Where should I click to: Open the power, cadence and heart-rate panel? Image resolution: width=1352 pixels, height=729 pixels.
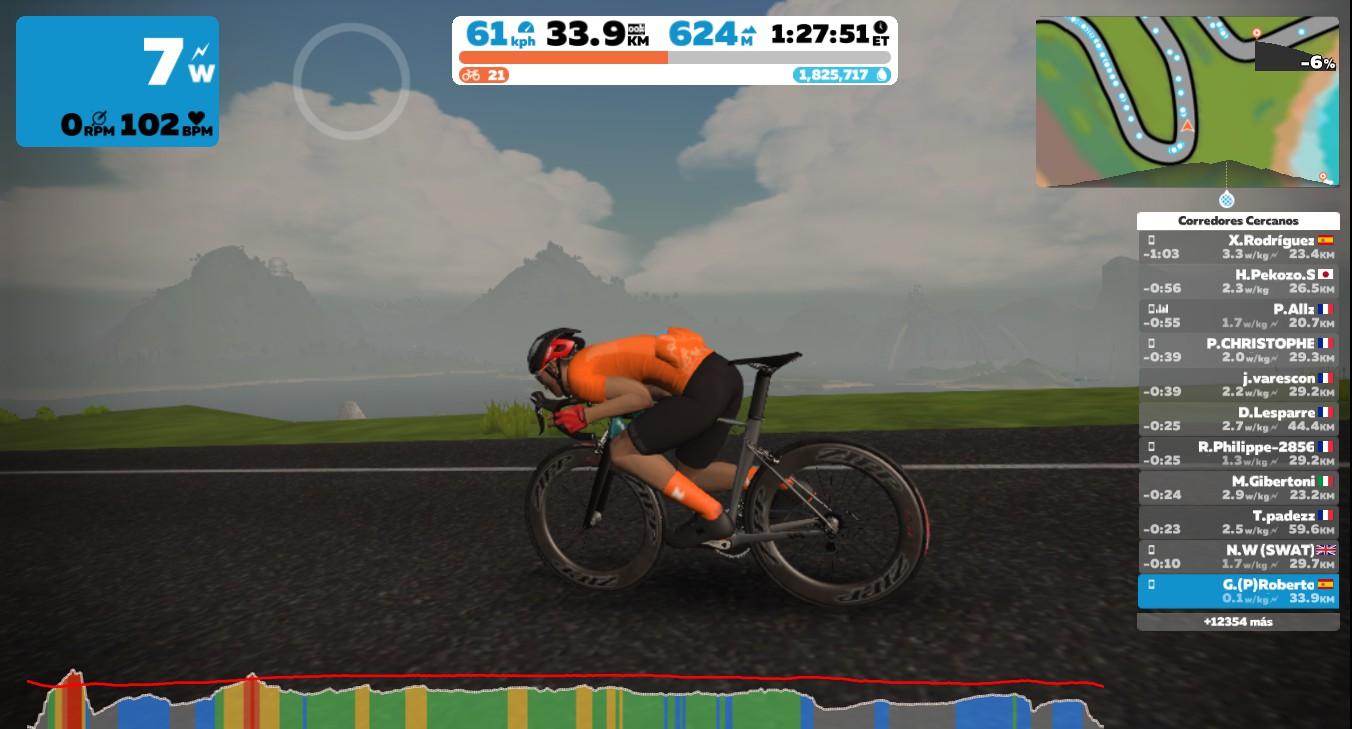(x=117, y=81)
